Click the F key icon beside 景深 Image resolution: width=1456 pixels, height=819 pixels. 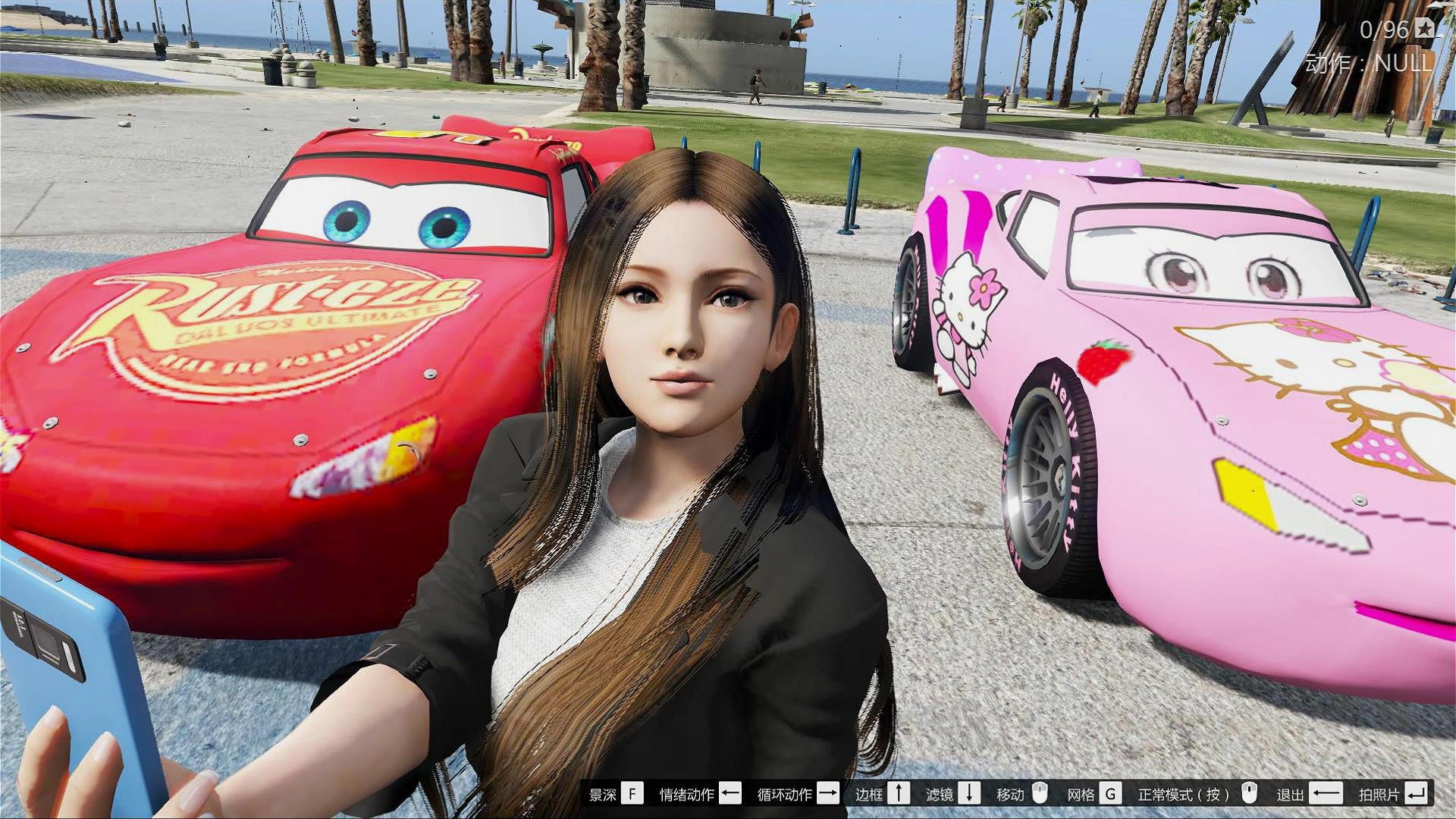(x=632, y=795)
